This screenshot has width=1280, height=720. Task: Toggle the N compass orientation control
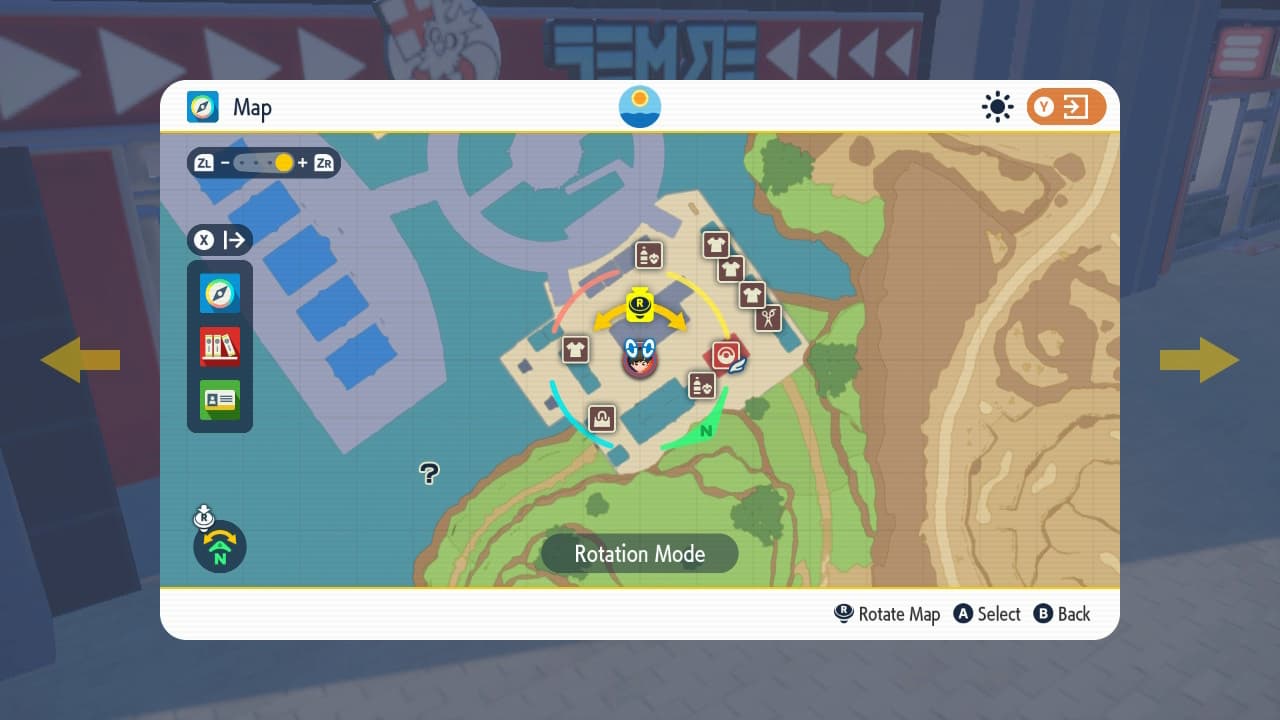tap(219, 547)
